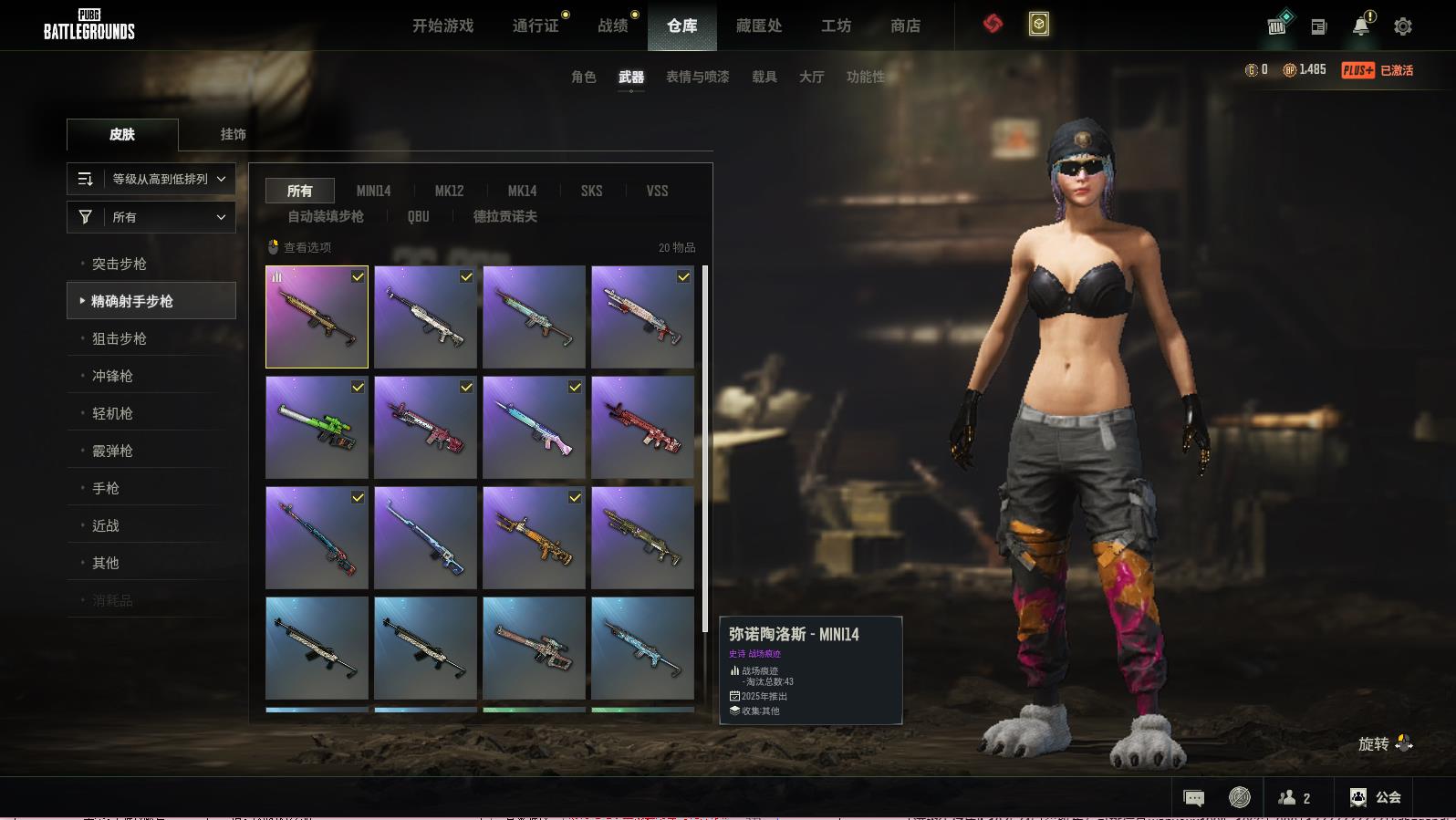
Task: Select the 角色 character sub-tab
Action: 583,77
